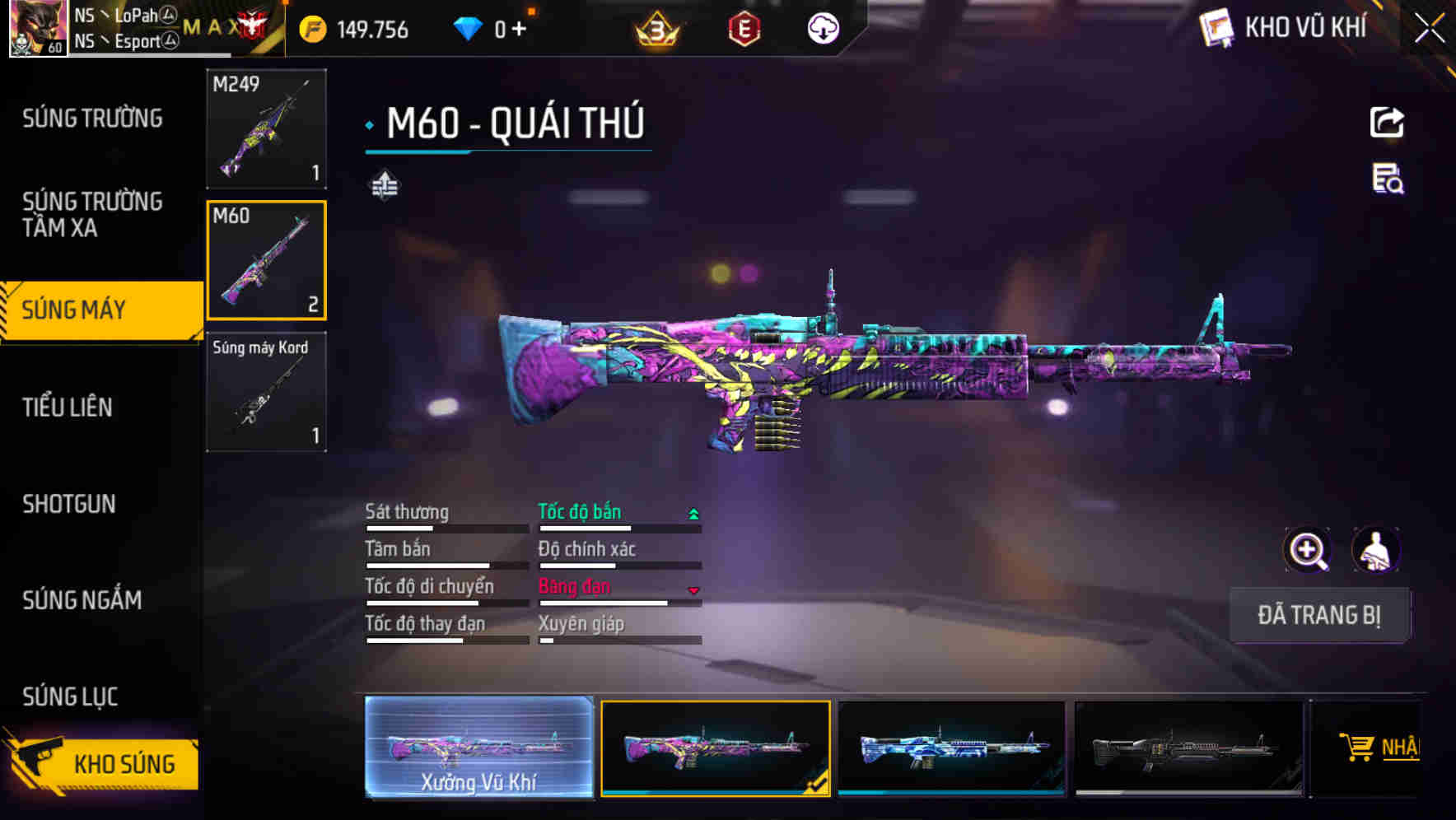Click the Đã Trang Bị button
Viewport: 1456px width, 820px height.
pyautogui.click(x=1319, y=615)
